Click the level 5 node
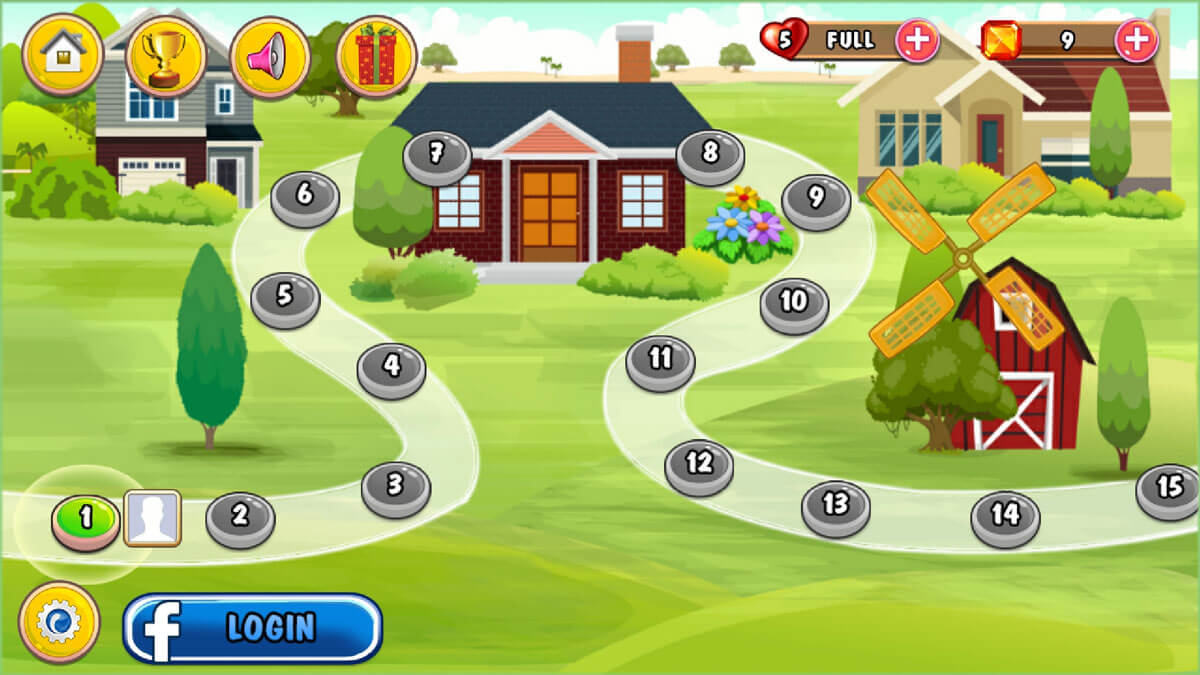Viewport: 1200px width, 675px height. click(x=285, y=297)
